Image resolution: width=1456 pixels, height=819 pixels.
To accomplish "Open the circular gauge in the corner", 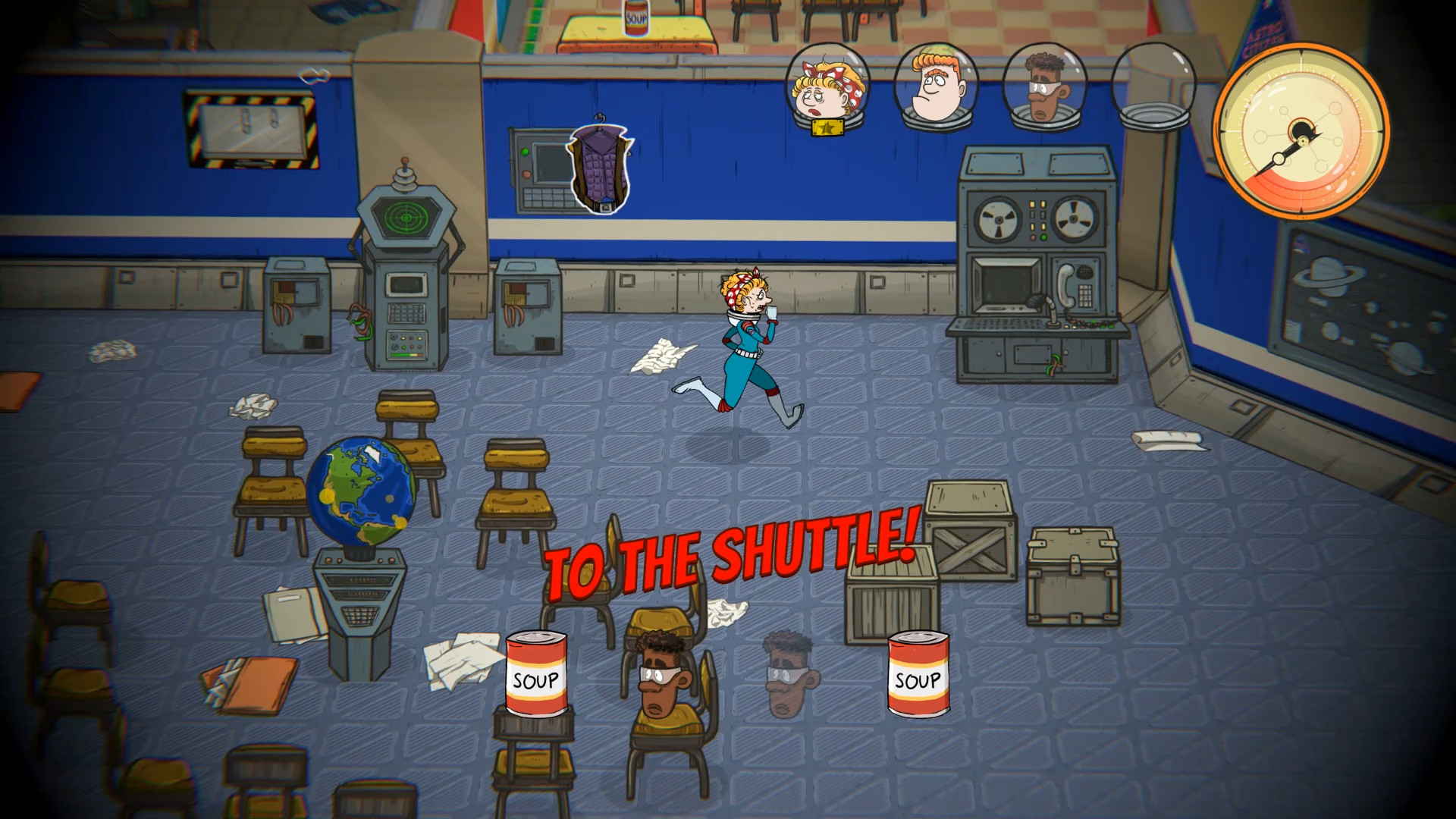I will pos(1304,133).
